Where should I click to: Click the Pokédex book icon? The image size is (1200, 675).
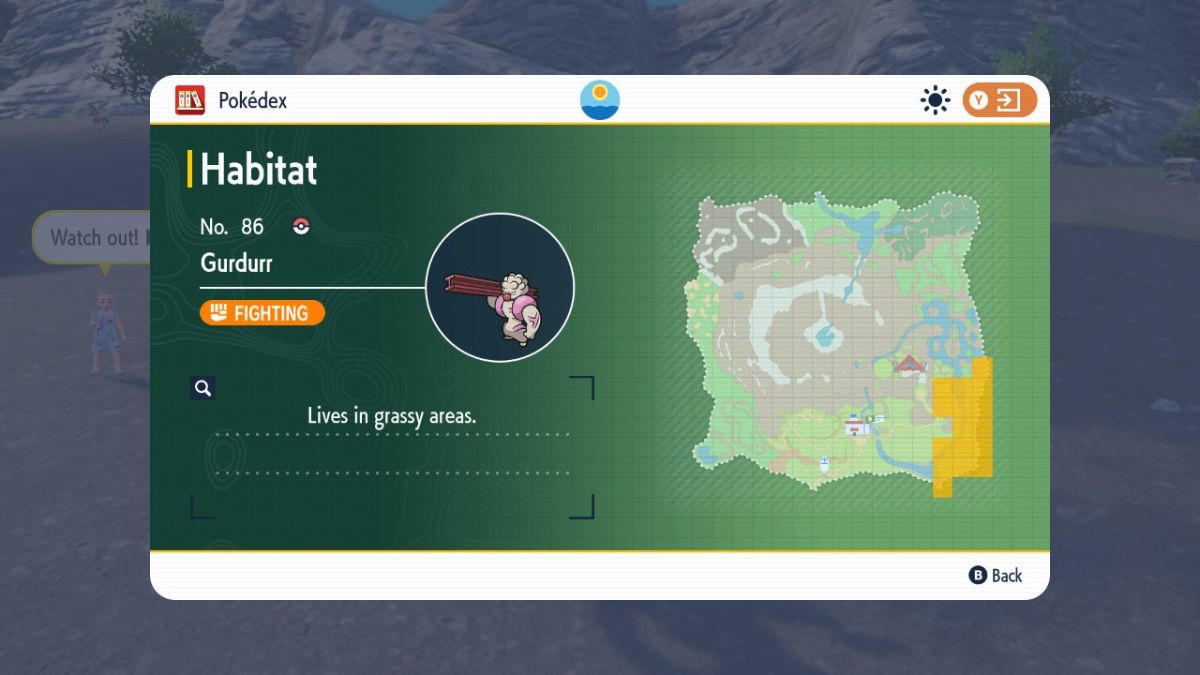pos(190,100)
